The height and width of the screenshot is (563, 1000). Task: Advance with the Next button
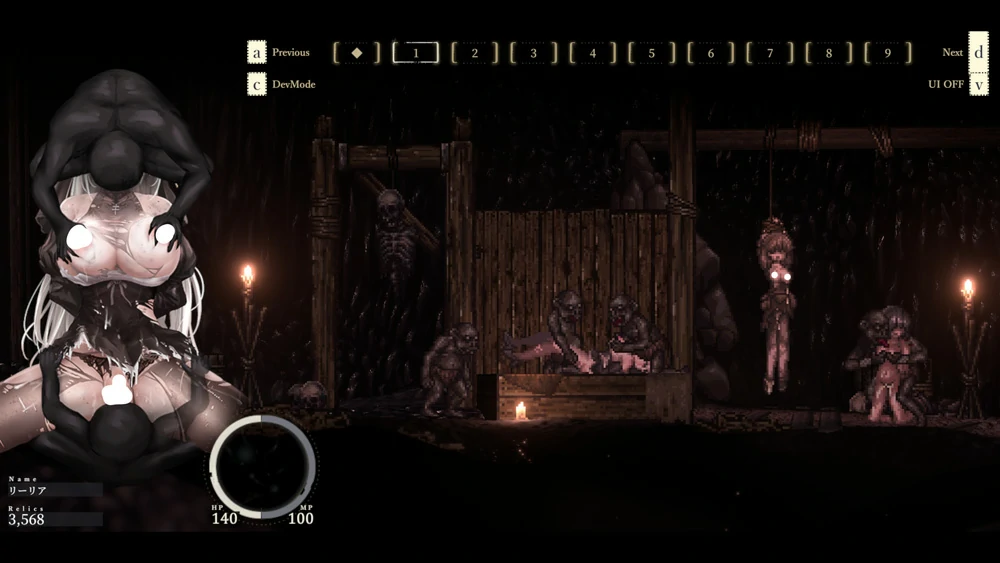(x=953, y=52)
